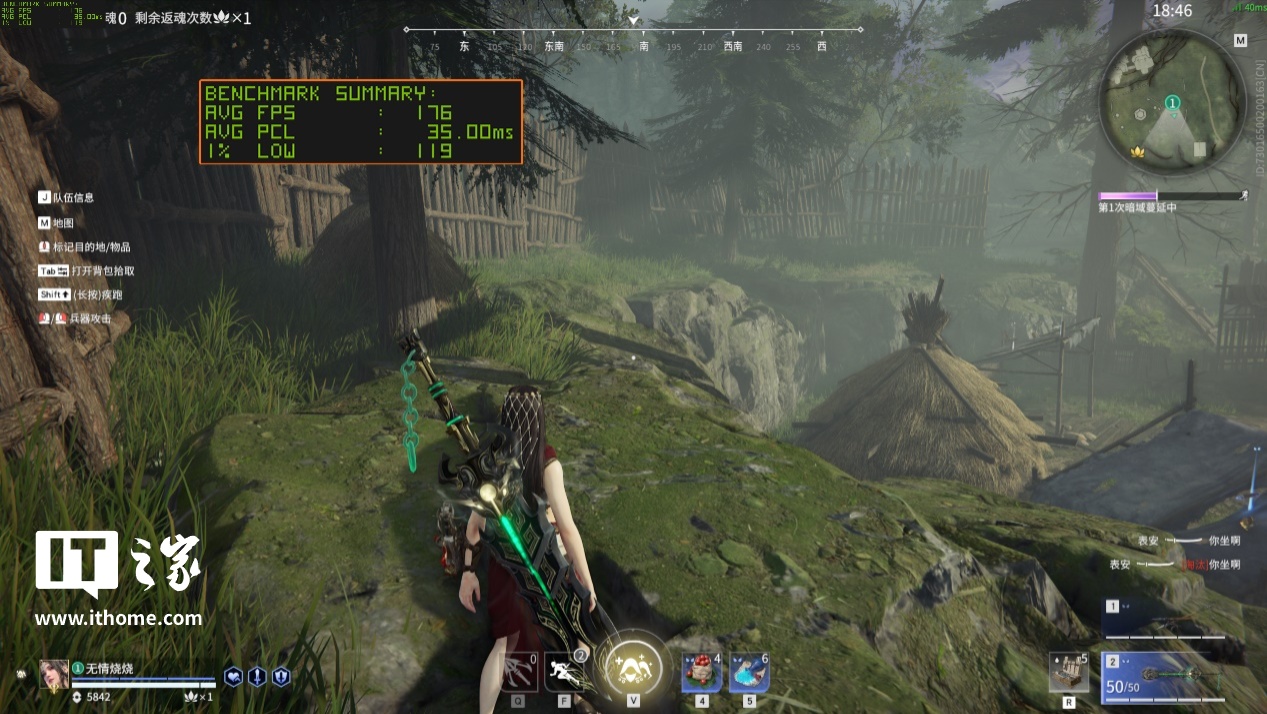Click the player portrait for 无情烧烧
The width and height of the screenshot is (1267, 714).
[x=54, y=674]
